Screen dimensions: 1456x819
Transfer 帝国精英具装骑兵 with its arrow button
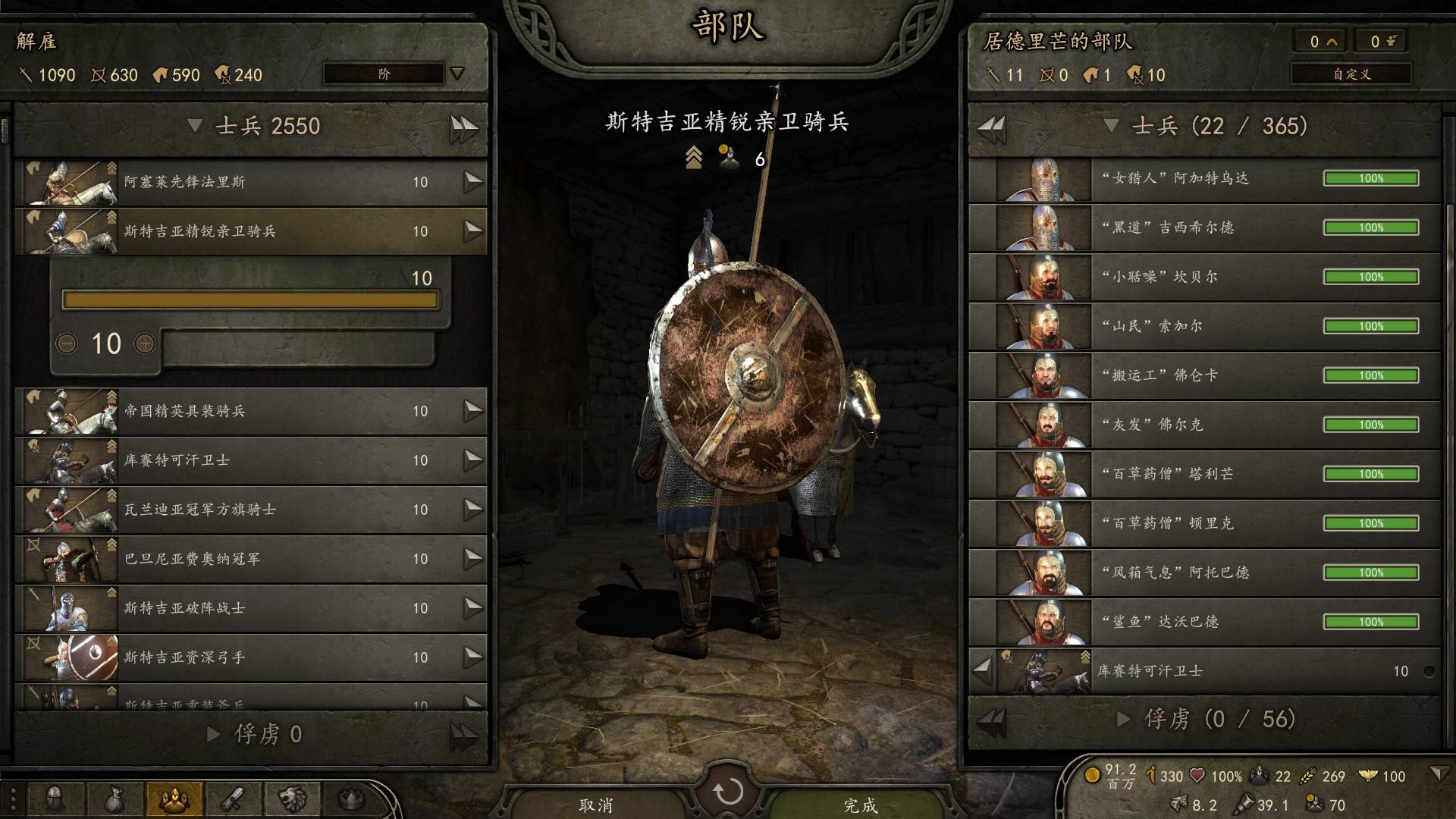[473, 410]
